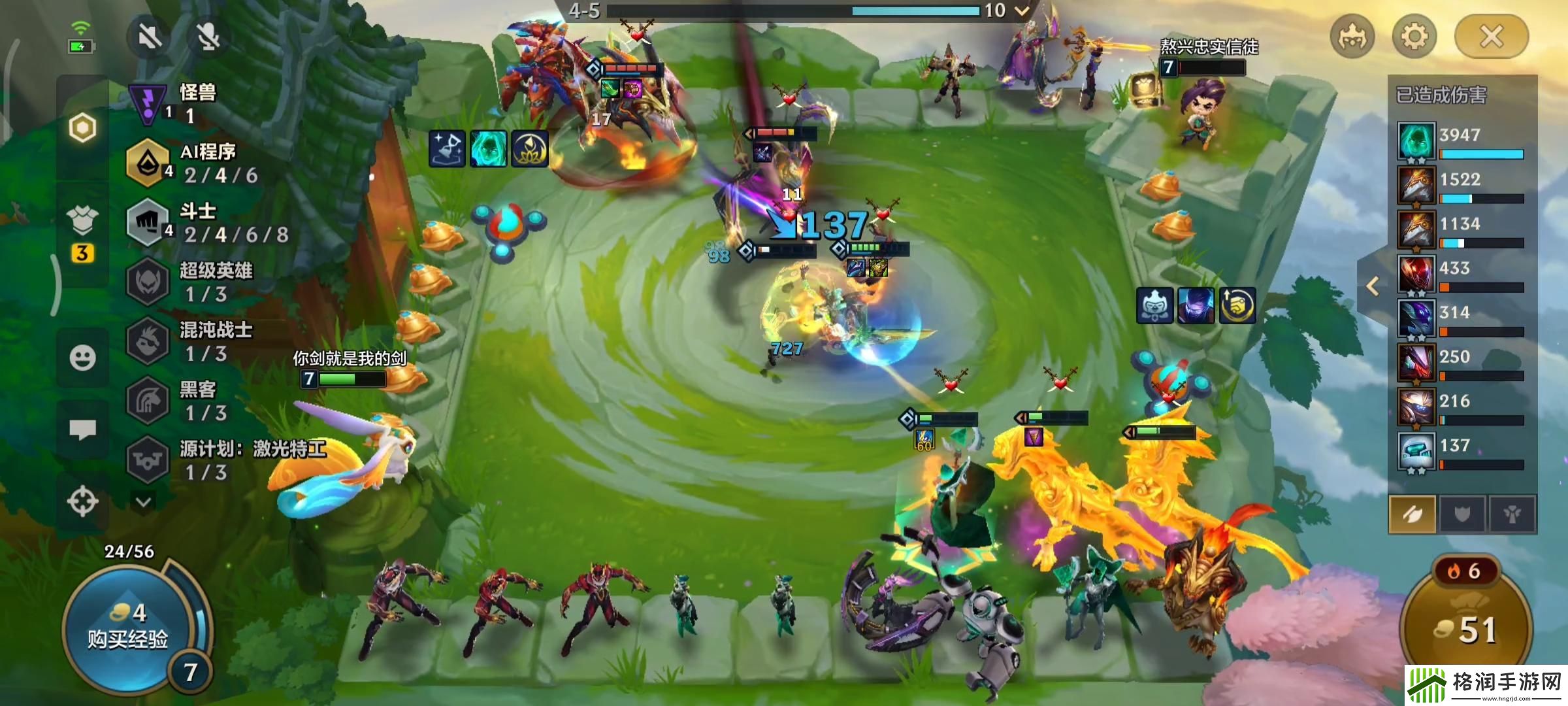Toggle the muted microphone icon
The height and width of the screenshot is (706, 1568).
coord(208,37)
